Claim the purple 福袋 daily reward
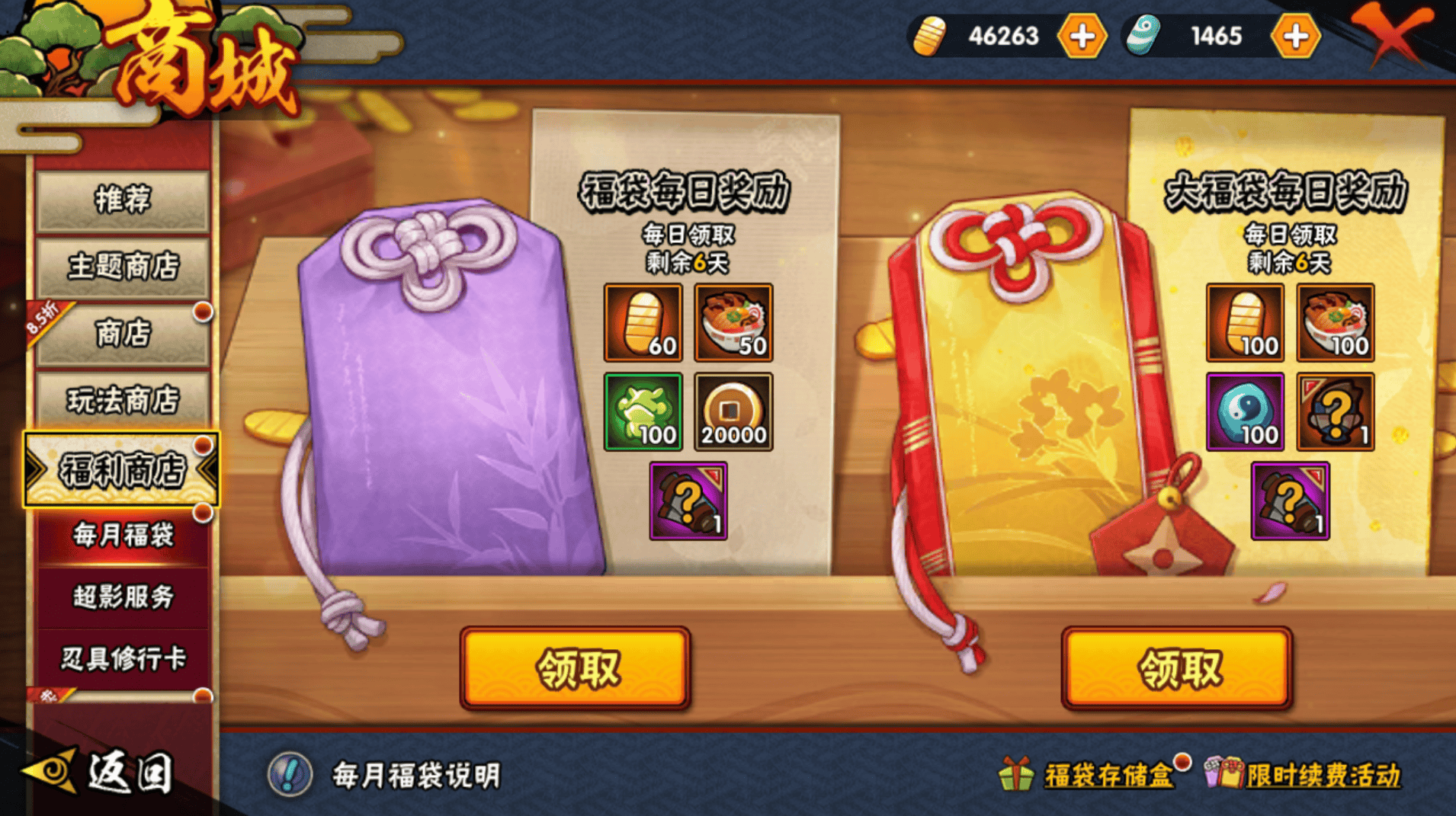 click(x=575, y=668)
